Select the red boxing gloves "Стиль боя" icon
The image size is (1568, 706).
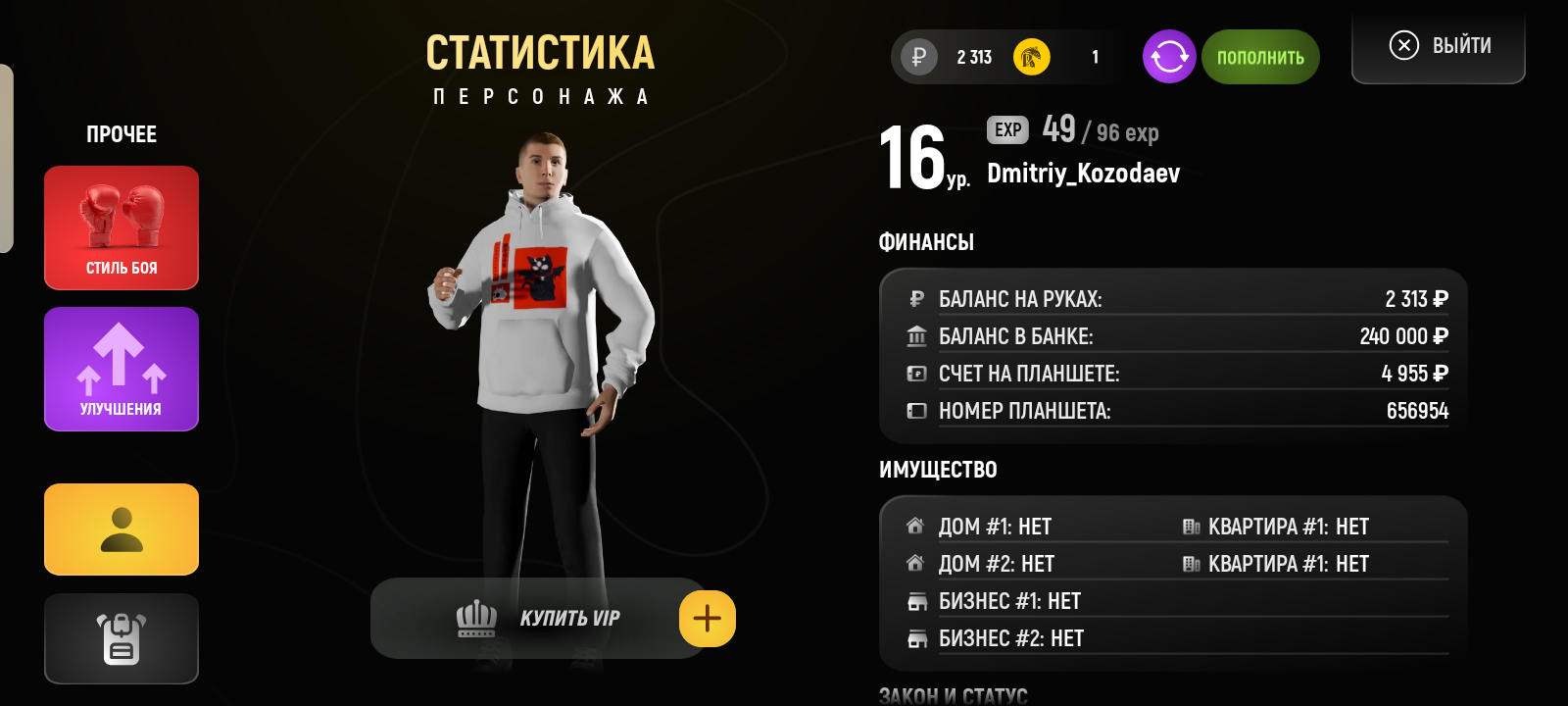tap(121, 227)
